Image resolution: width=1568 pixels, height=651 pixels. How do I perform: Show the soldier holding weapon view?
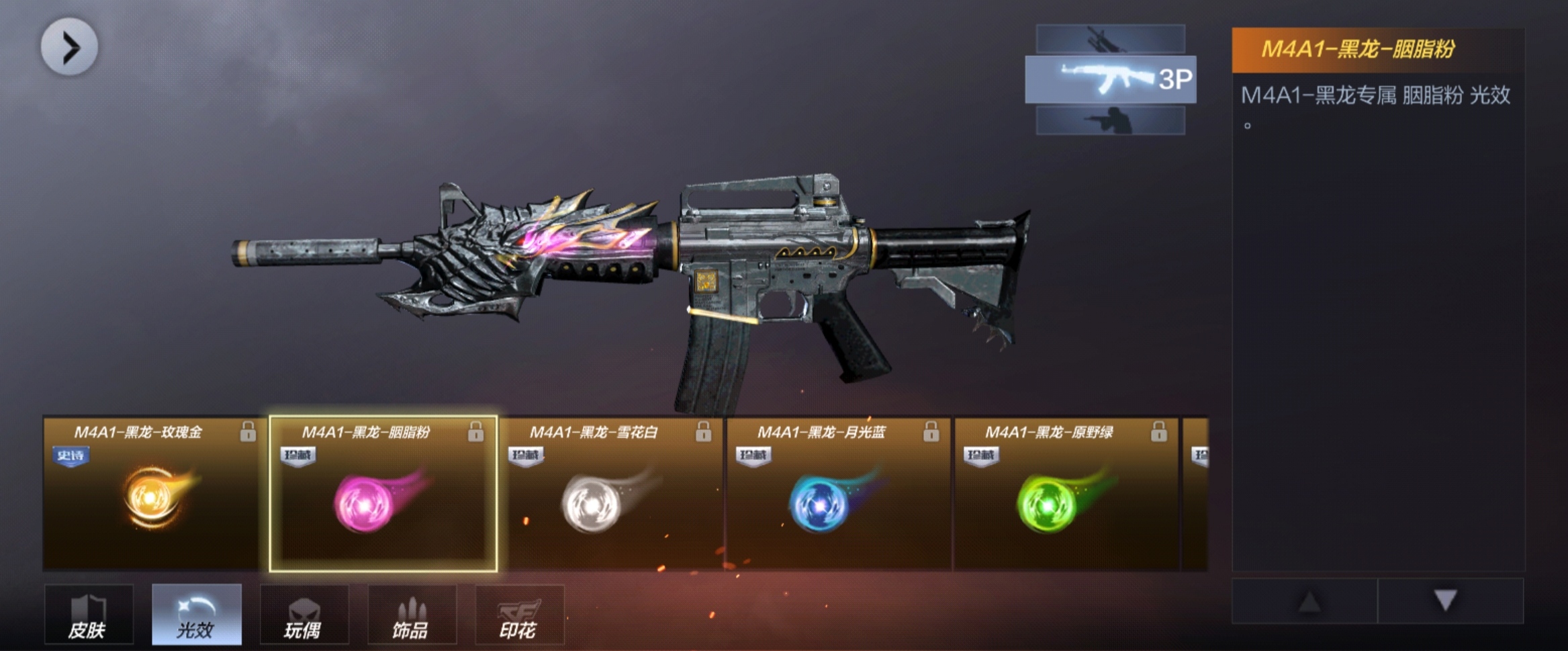(x=1110, y=121)
